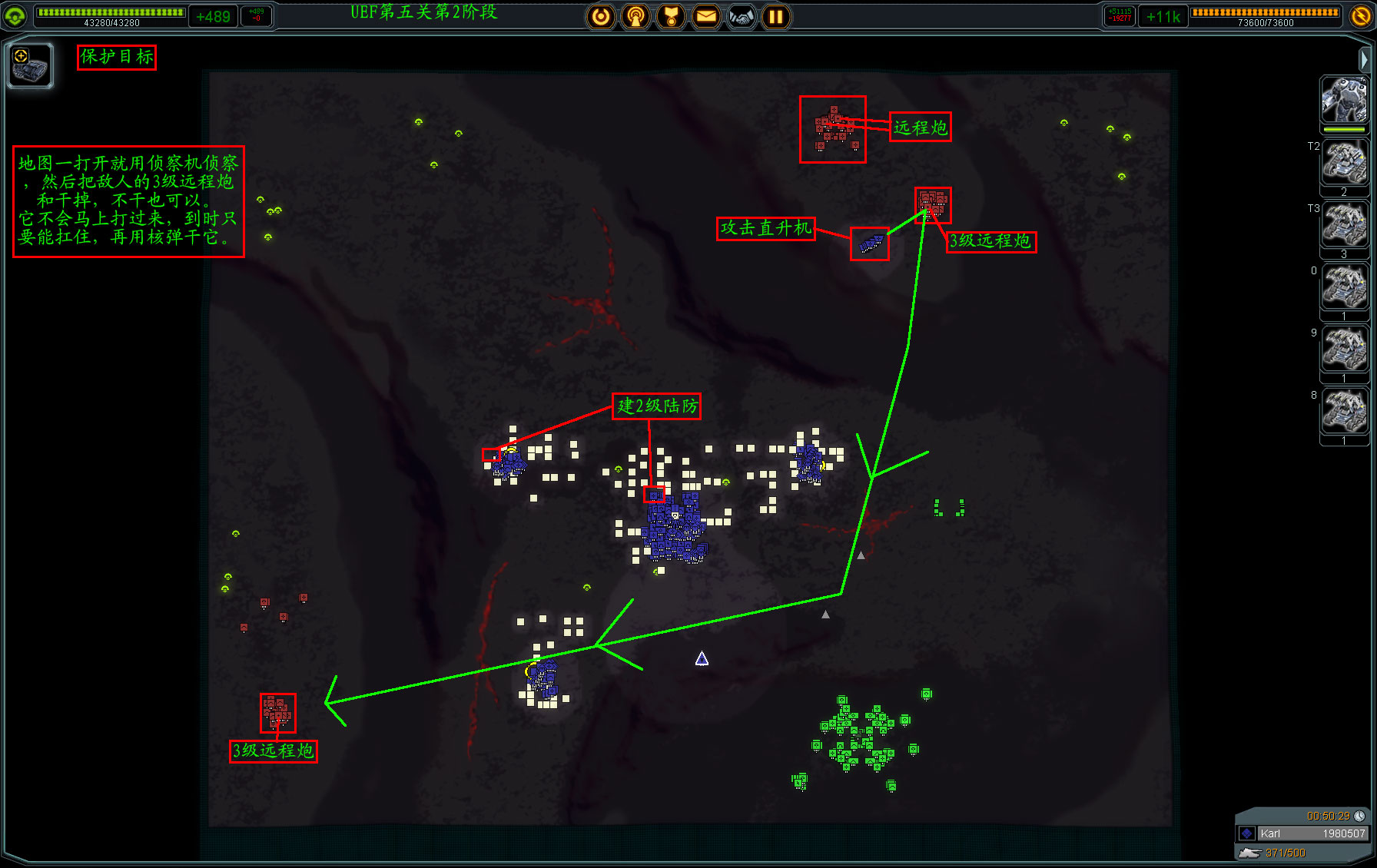Viewport: 1377px width, 868px height.
Task: Select control group 9 unit icon
Action: 1344,350
